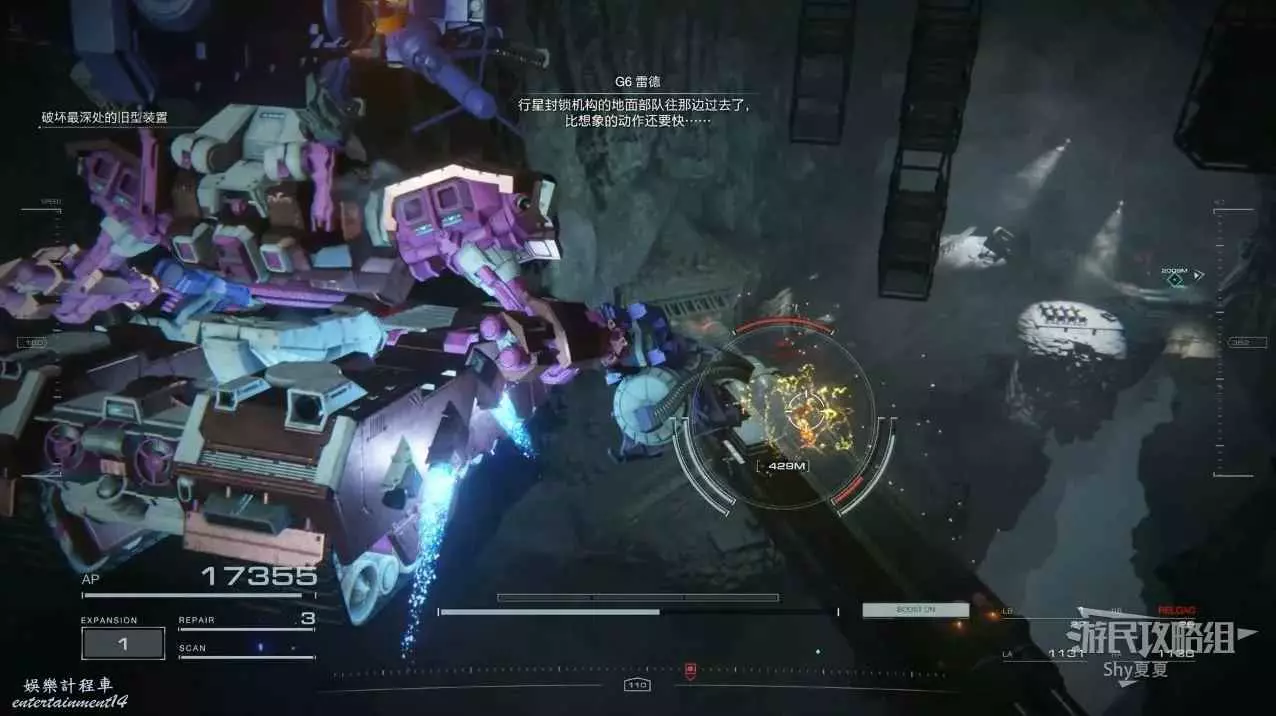This screenshot has height=716, width=1276.
Task: Select the 2009M waypoint marker
Action: click(1176, 279)
